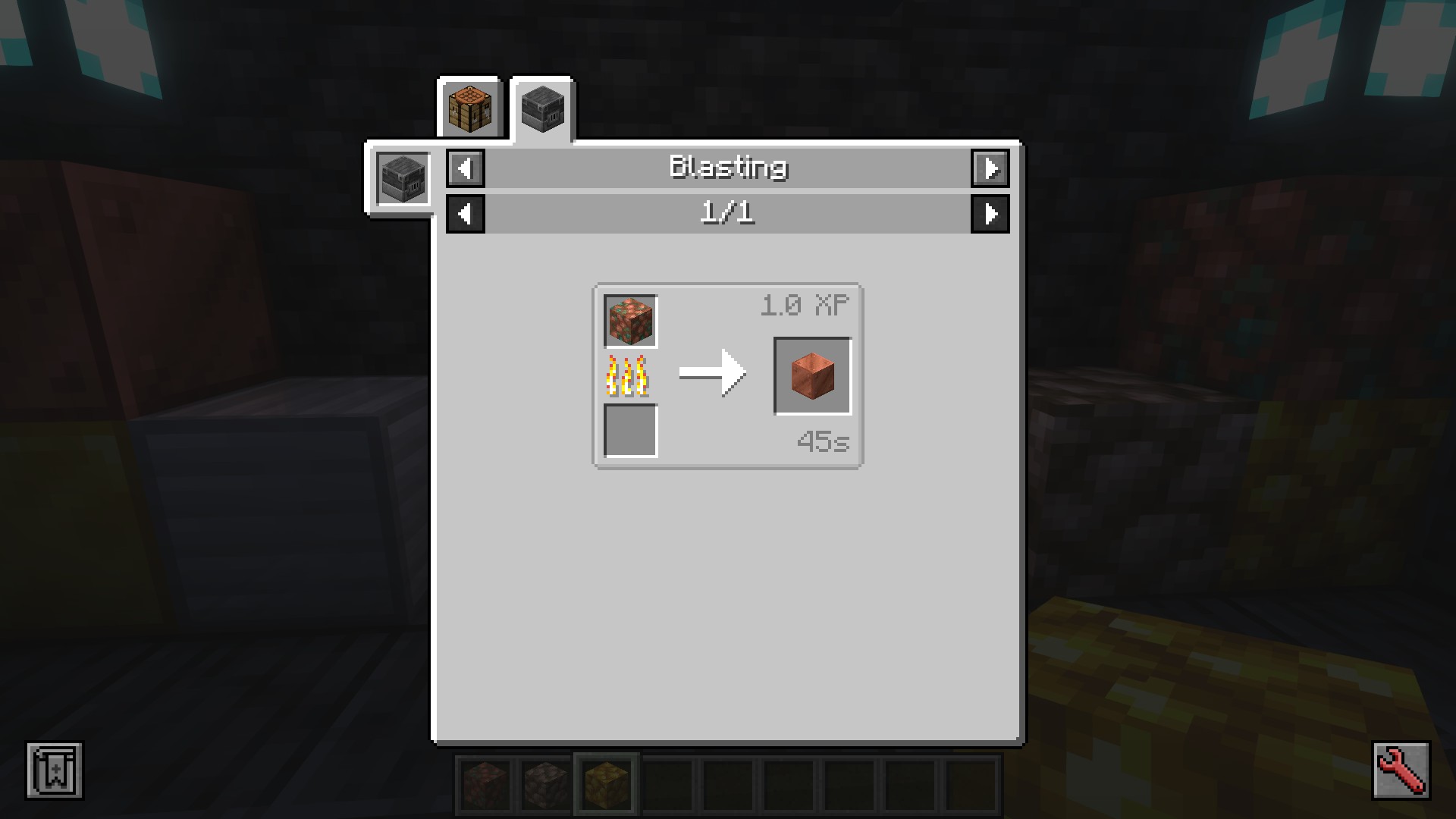
Task: Show the next recipe page
Action: 990,214
